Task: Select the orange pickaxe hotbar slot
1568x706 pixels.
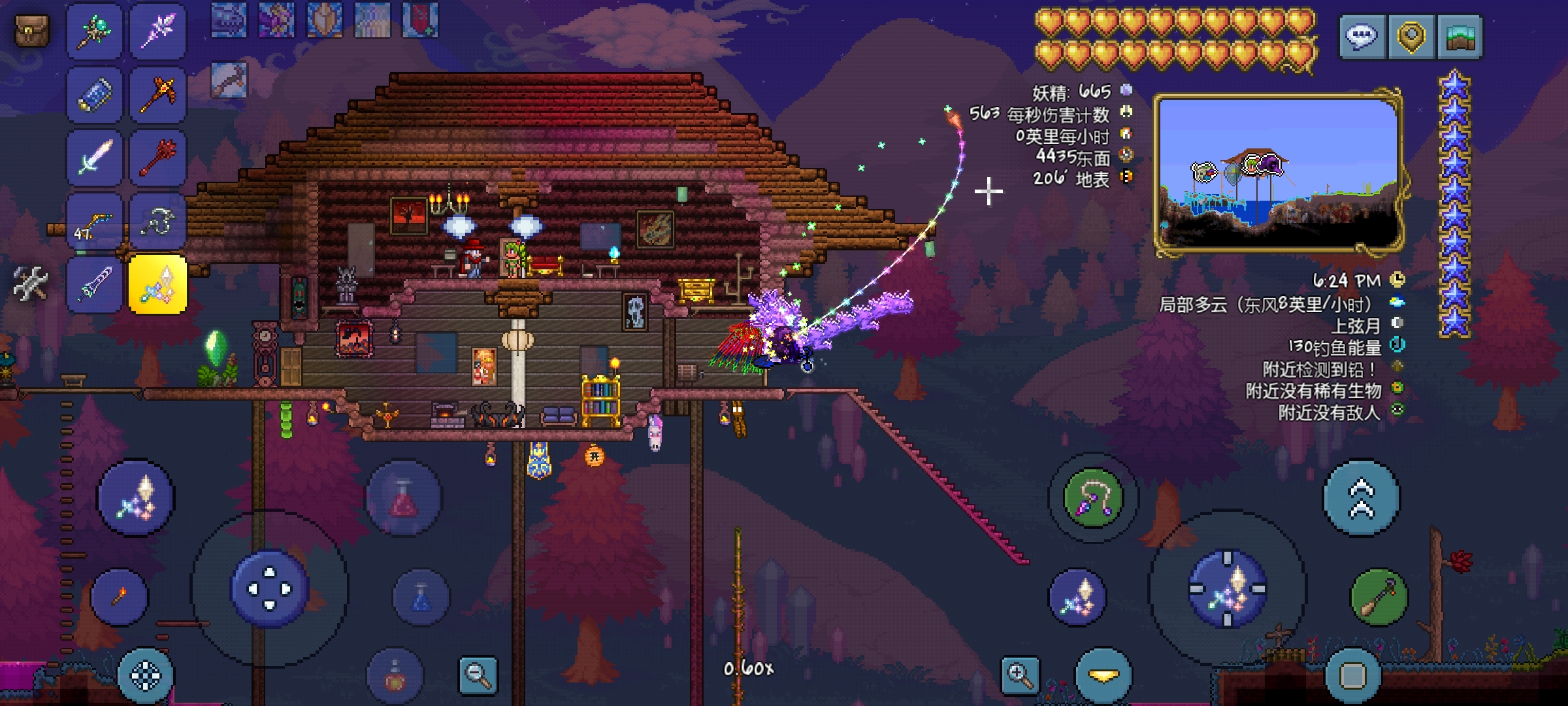Action: click(x=158, y=94)
